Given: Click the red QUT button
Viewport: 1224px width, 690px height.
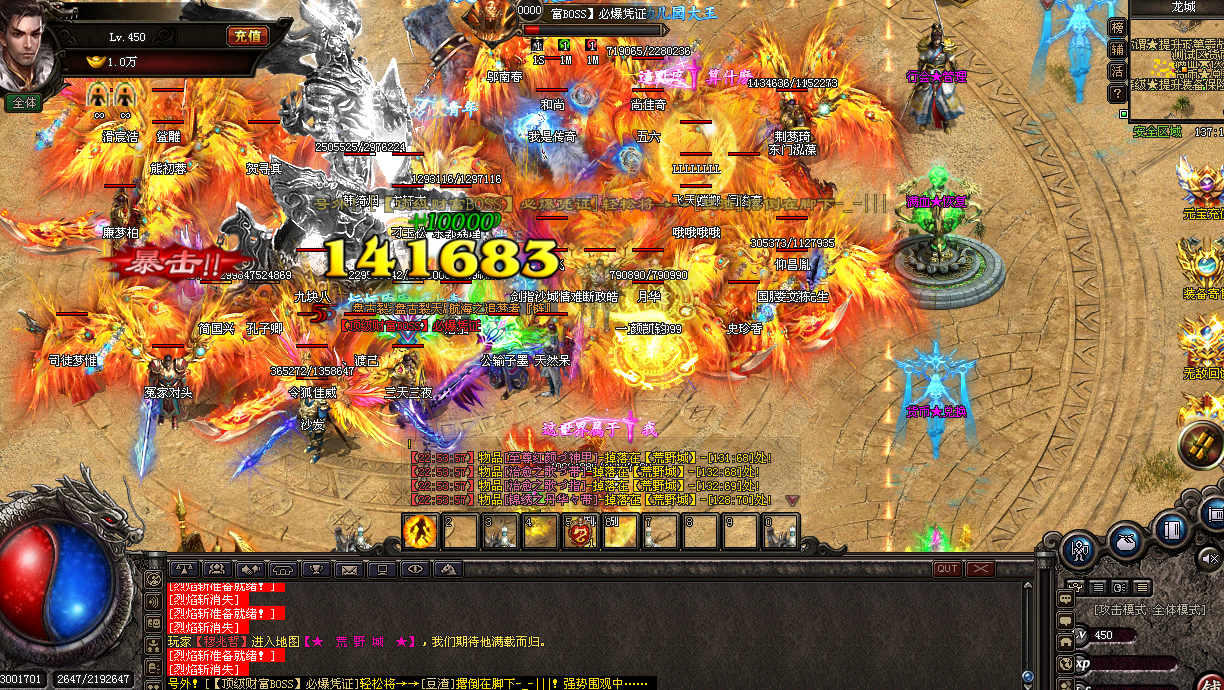Looking at the screenshot, I should point(946,568).
